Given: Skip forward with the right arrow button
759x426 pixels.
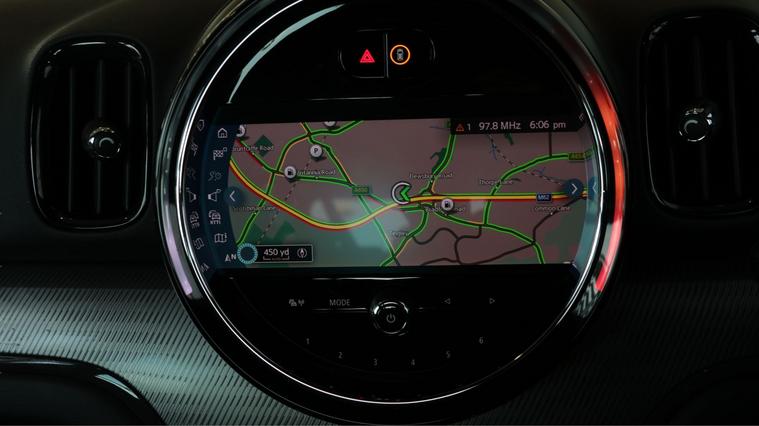Looking at the screenshot, I should tap(492, 301).
